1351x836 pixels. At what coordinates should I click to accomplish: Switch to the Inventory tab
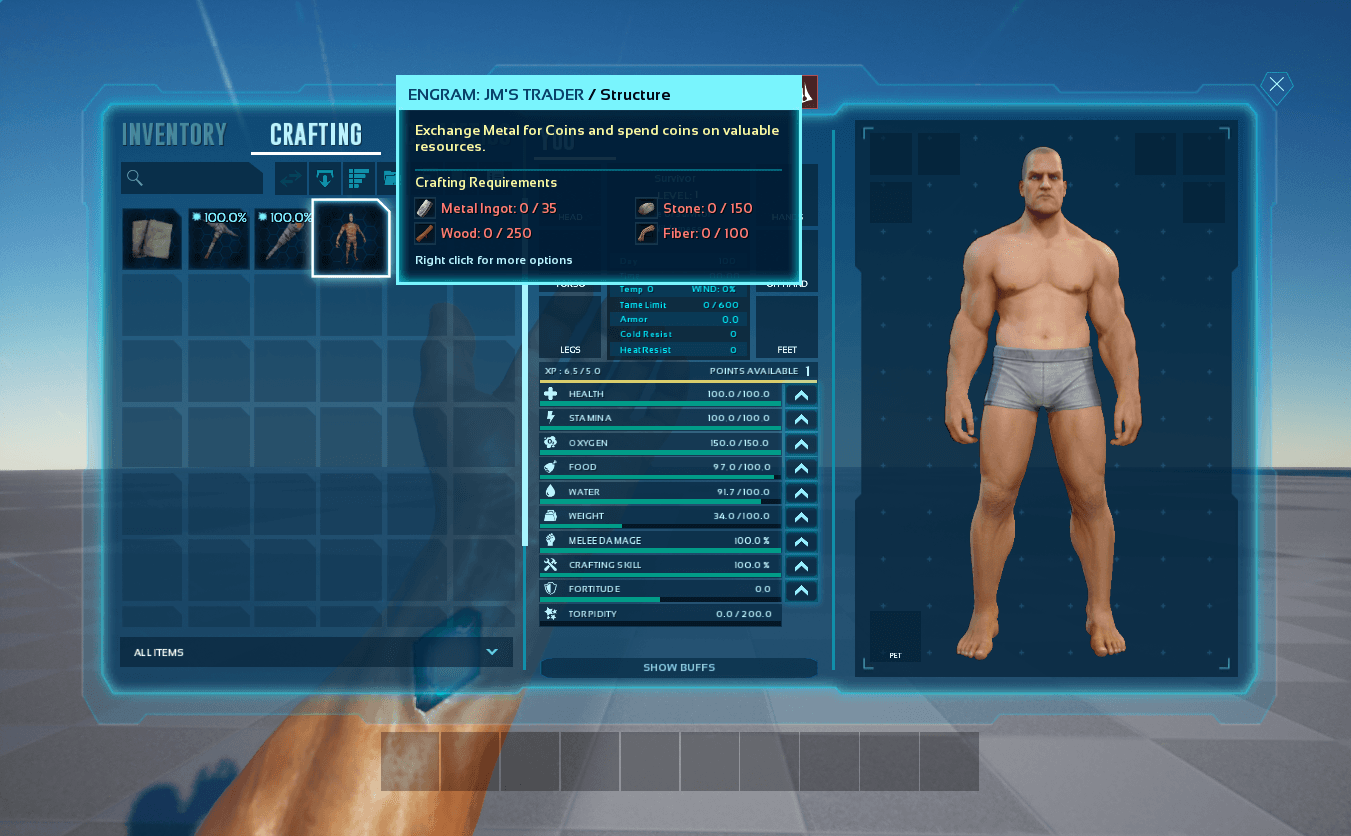174,134
